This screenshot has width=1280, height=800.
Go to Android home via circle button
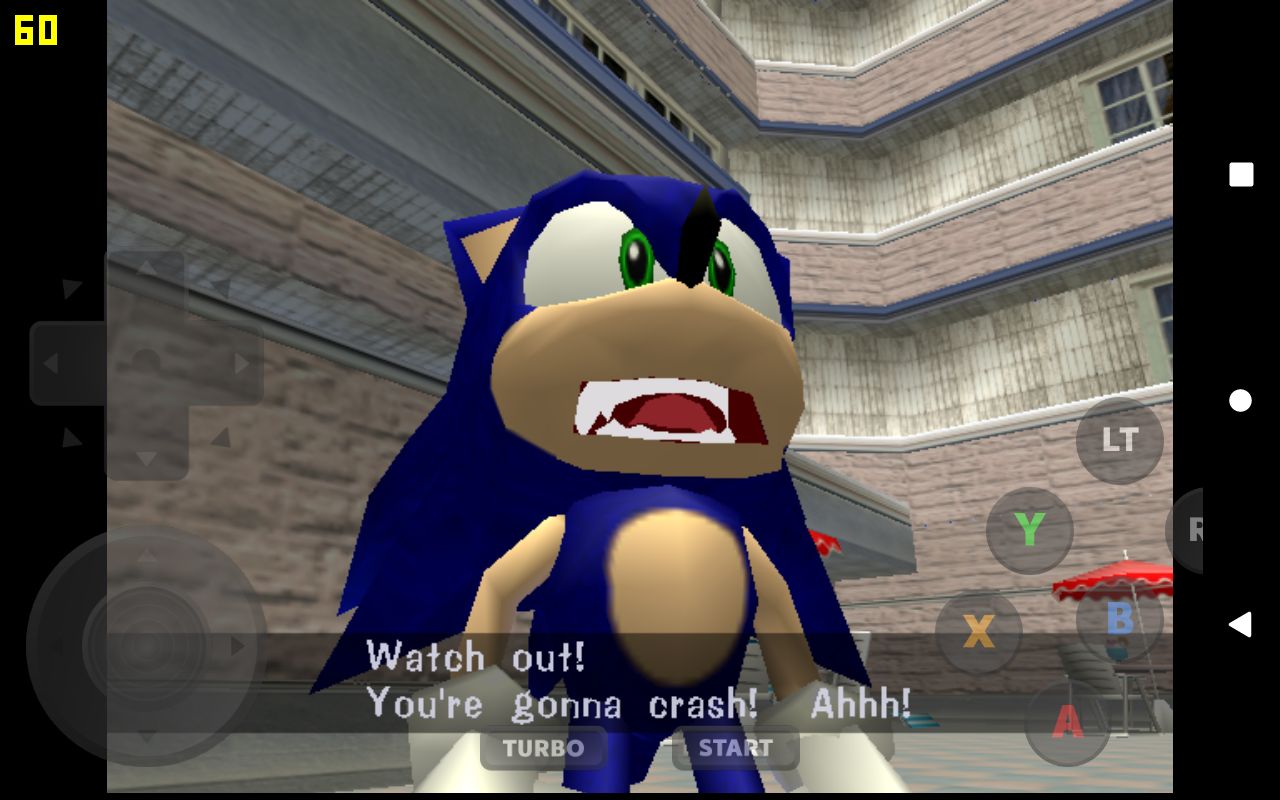(1241, 401)
